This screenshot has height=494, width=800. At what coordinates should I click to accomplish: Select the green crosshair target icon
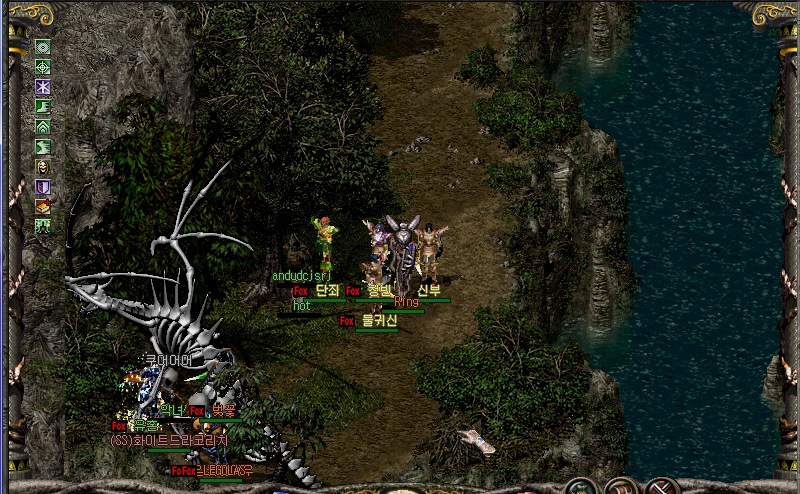click(x=43, y=66)
